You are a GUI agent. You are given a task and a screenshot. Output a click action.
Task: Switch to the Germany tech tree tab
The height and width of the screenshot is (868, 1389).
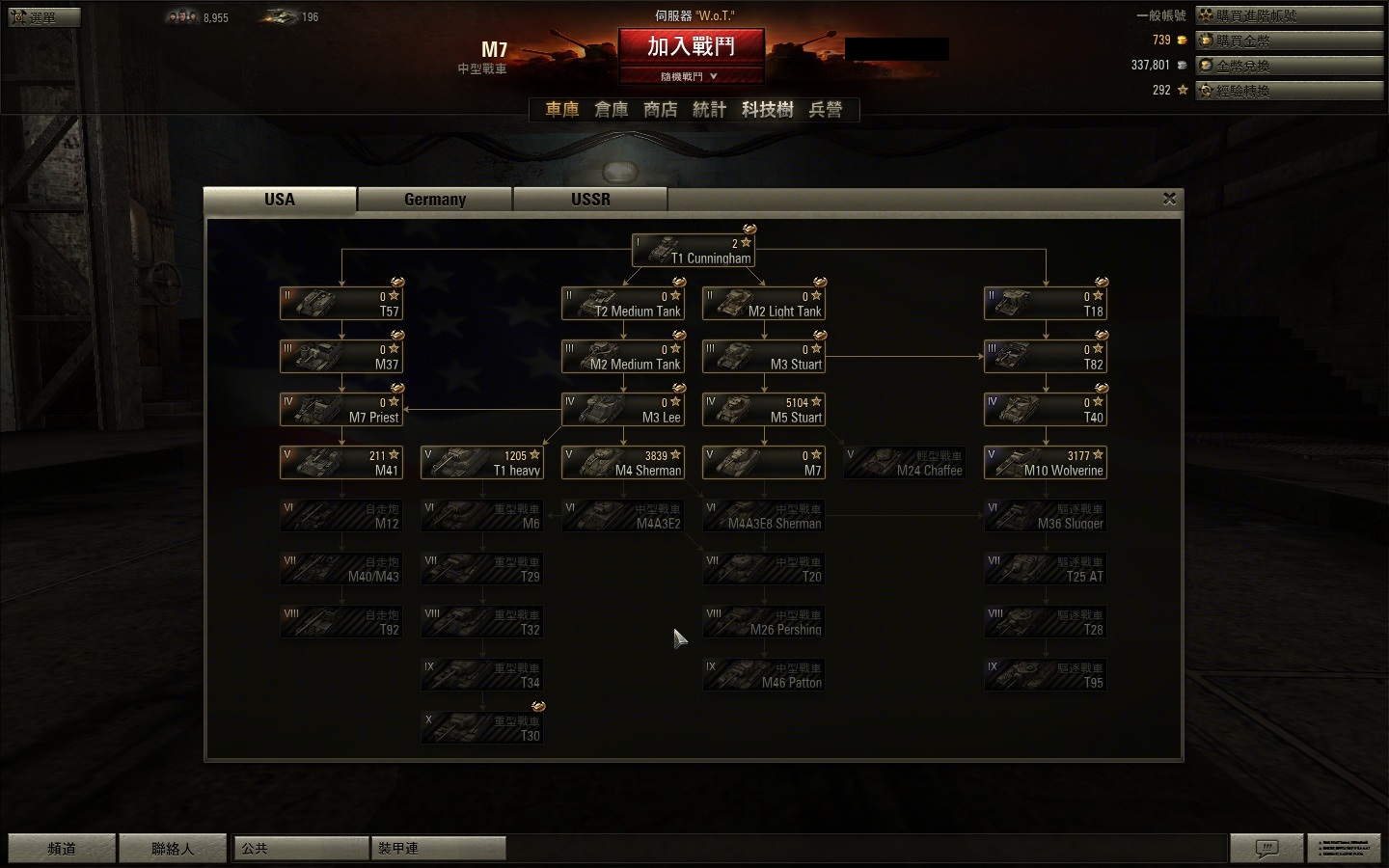point(435,200)
